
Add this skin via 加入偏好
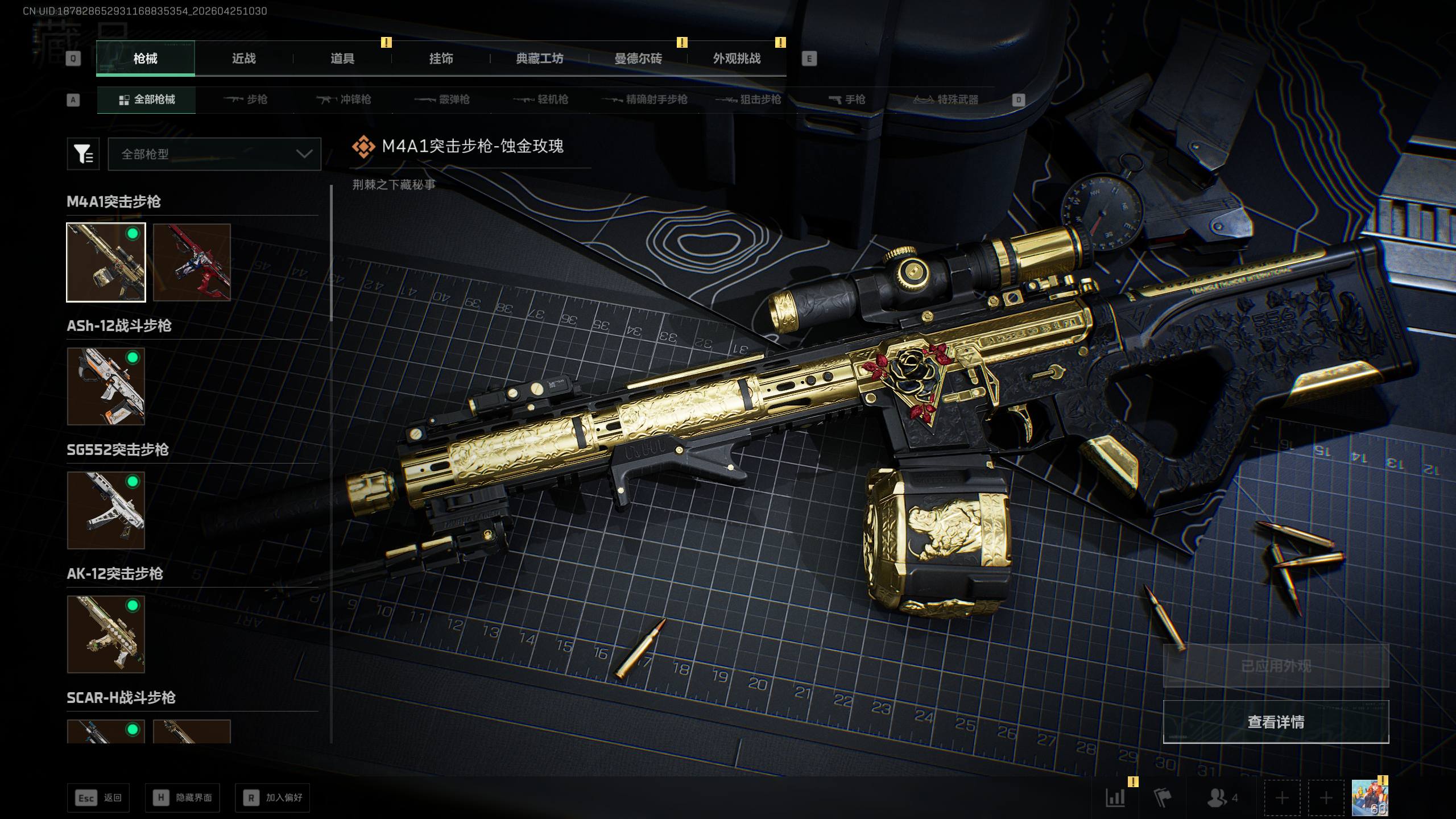coord(272,798)
